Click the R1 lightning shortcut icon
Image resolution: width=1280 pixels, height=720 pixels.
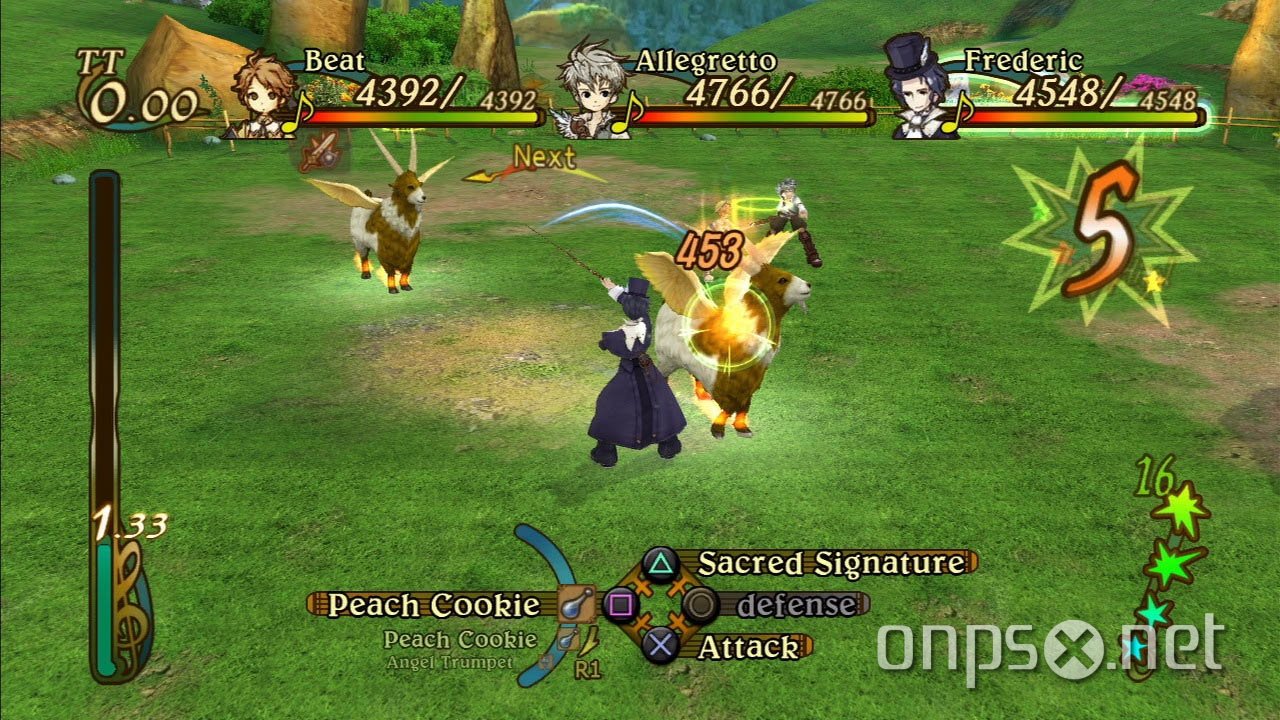[589, 645]
